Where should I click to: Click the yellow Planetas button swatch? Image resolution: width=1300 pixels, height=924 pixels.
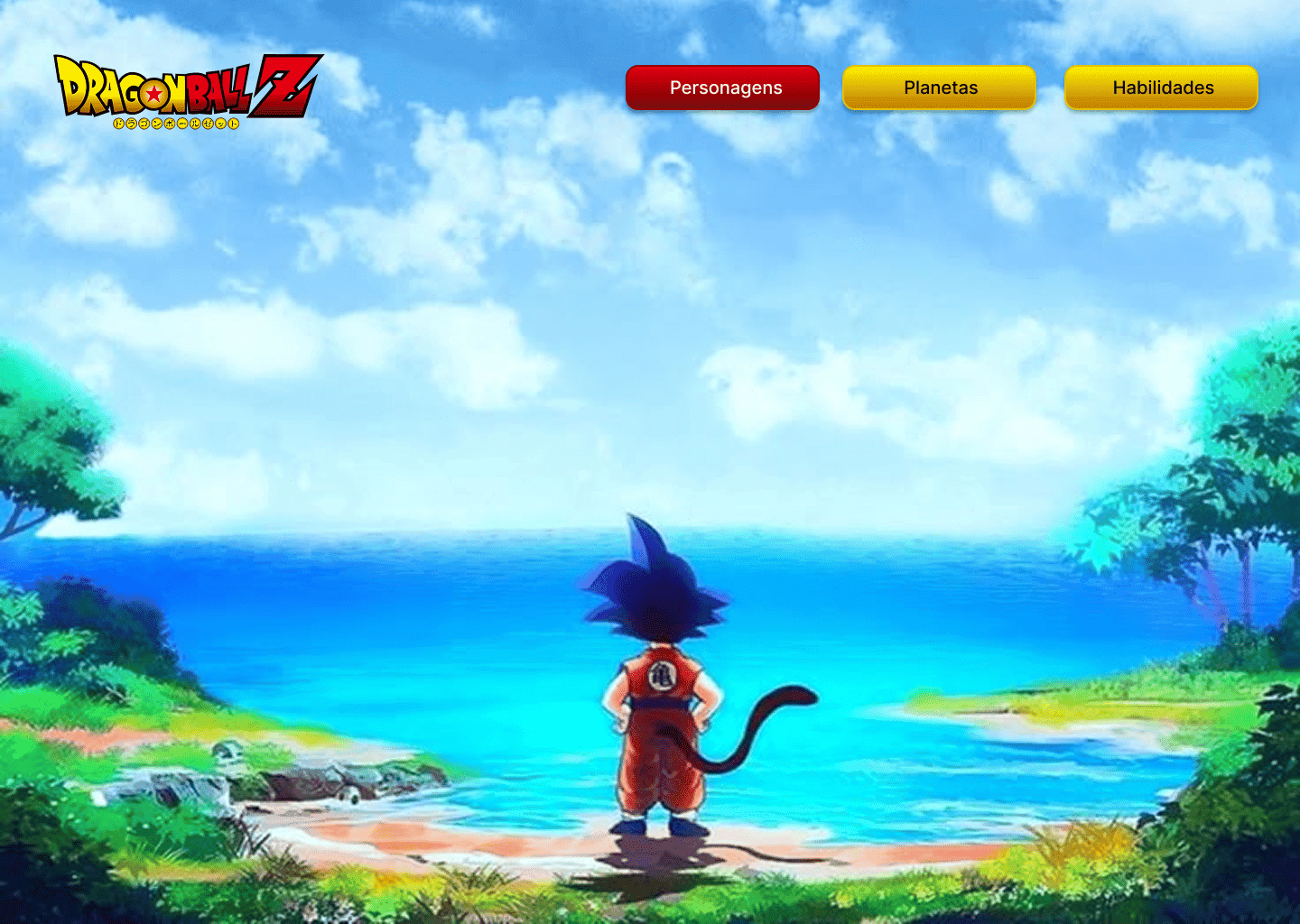(x=939, y=88)
